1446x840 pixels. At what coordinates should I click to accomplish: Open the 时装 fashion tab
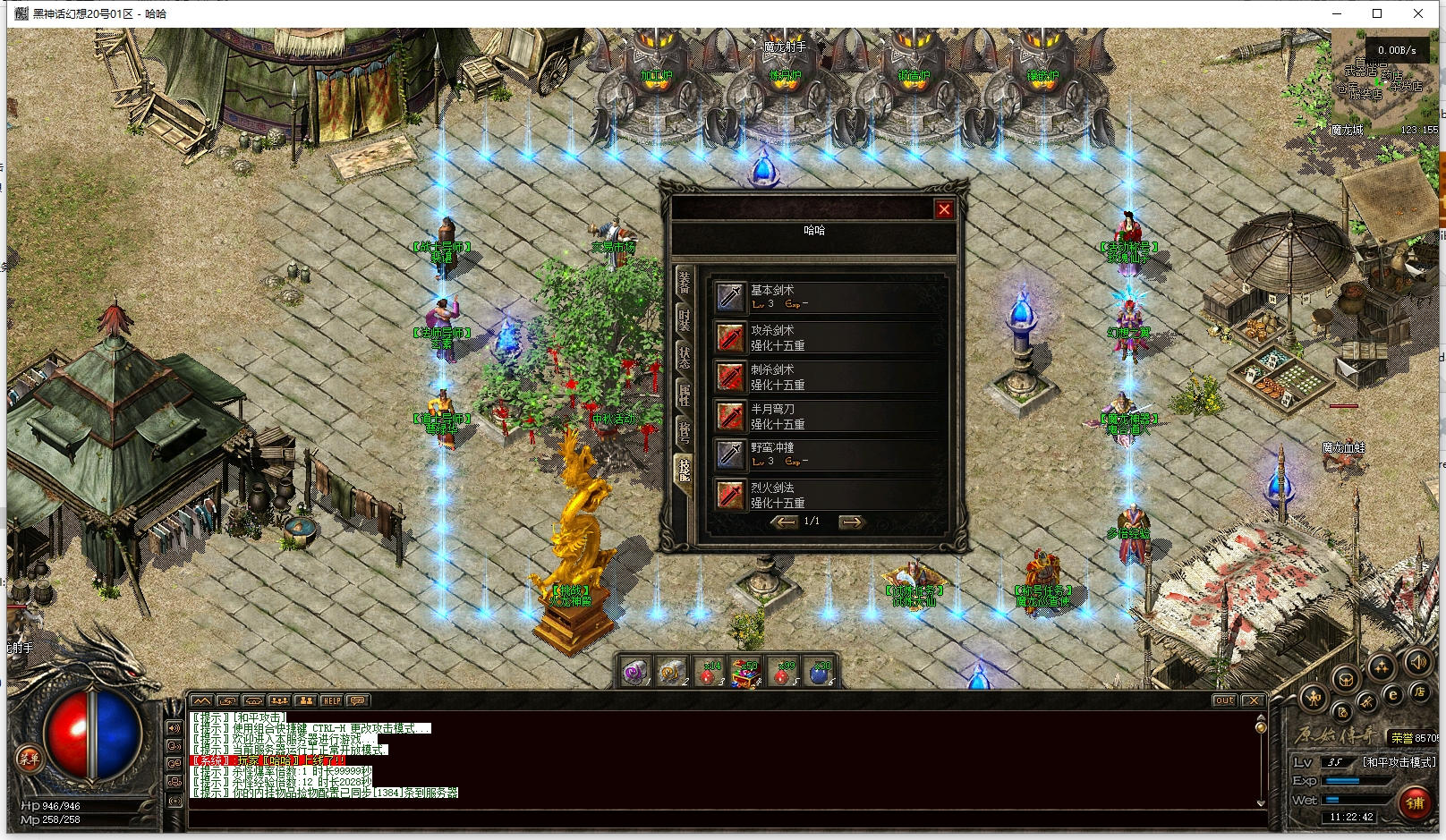pos(684,319)
